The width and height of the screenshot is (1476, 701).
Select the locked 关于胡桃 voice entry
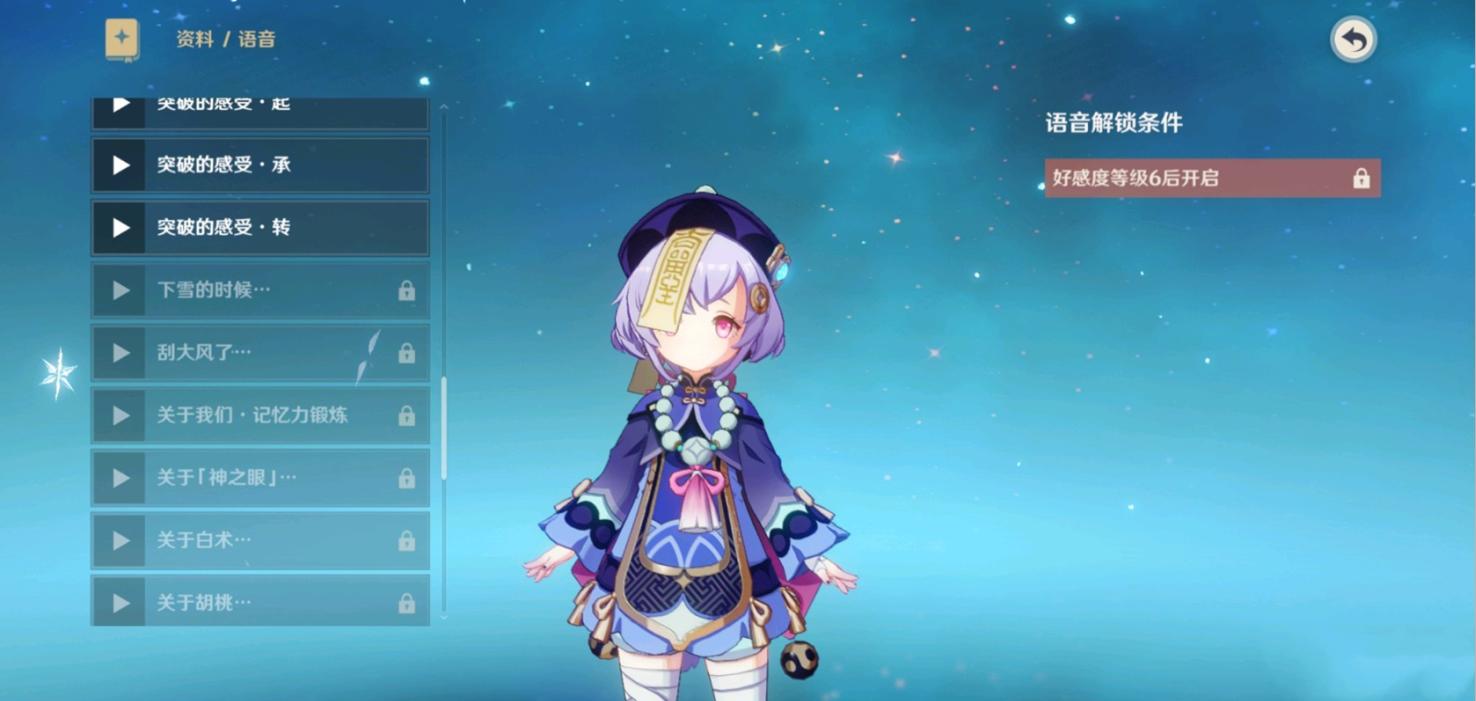pyautogui.click(x=260, y=602)
